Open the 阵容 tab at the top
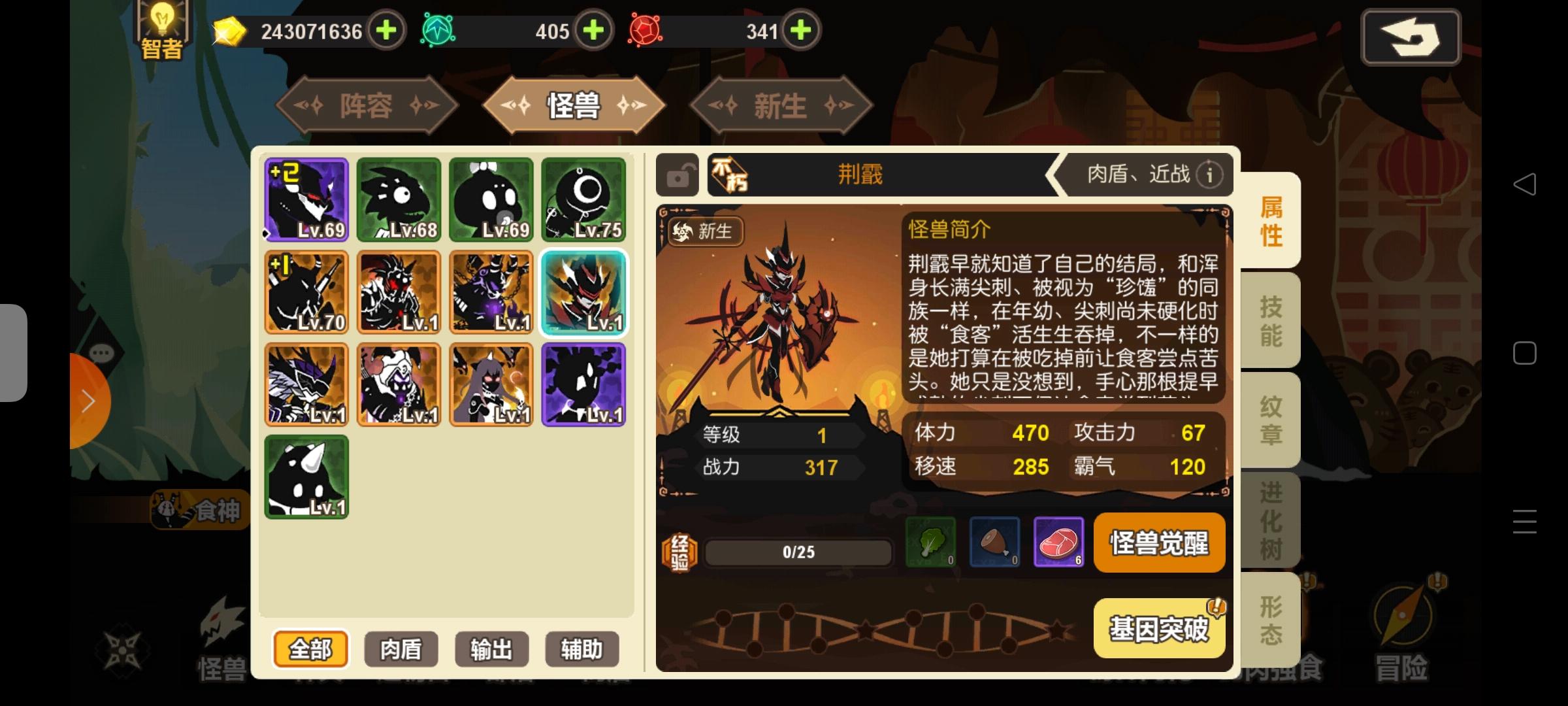This screenshot has height=706, width=1568. (368, 105)
